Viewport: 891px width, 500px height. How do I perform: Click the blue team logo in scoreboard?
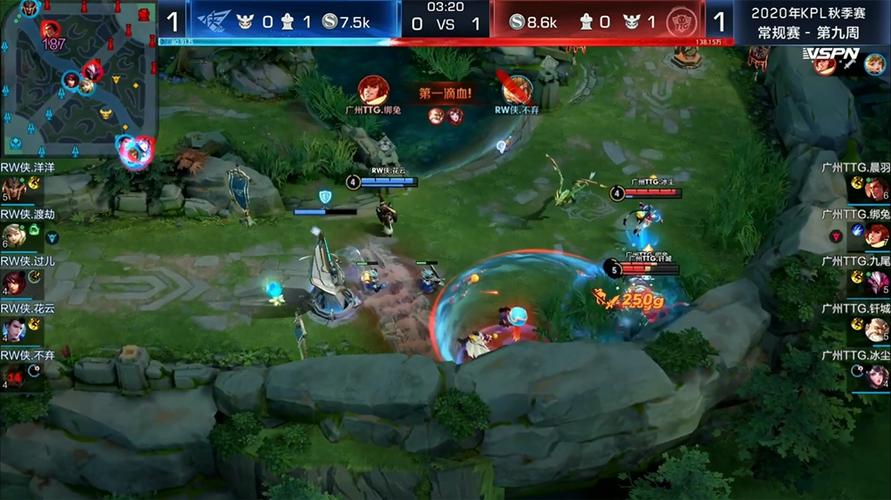tap(213, 21)
